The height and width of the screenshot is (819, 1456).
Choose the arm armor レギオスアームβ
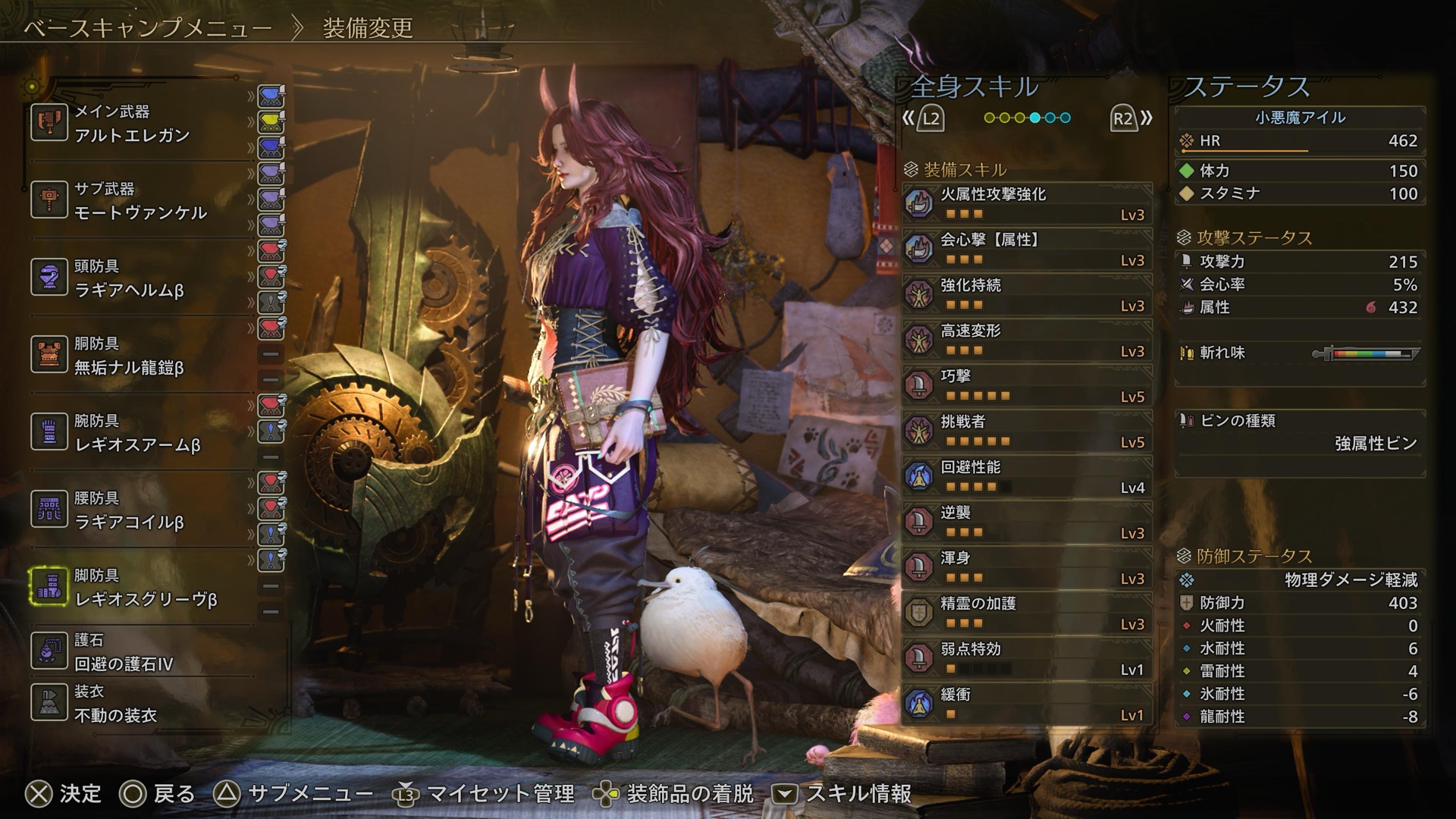136,433
